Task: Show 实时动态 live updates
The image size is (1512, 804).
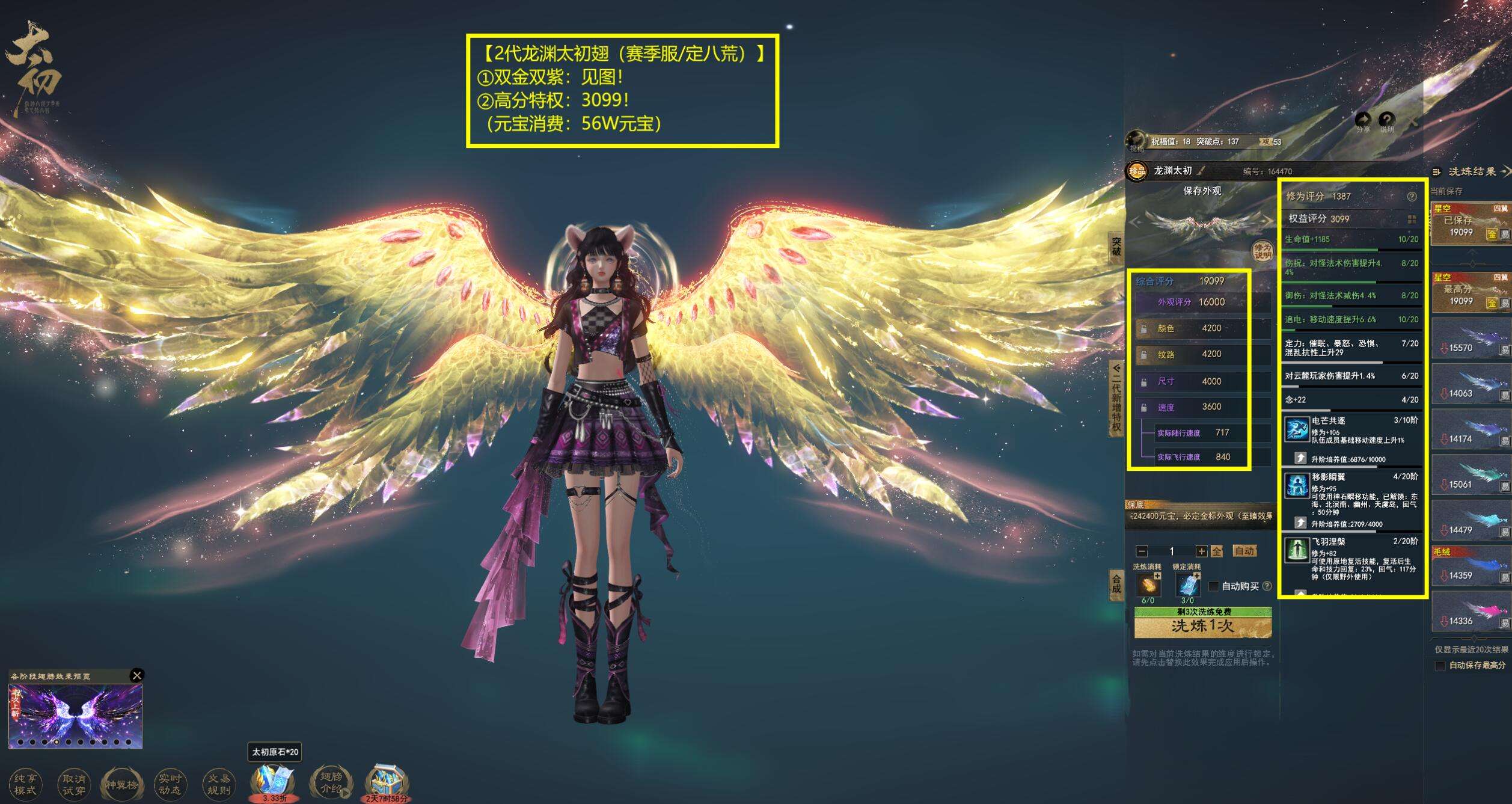Action: pos(170,784)
